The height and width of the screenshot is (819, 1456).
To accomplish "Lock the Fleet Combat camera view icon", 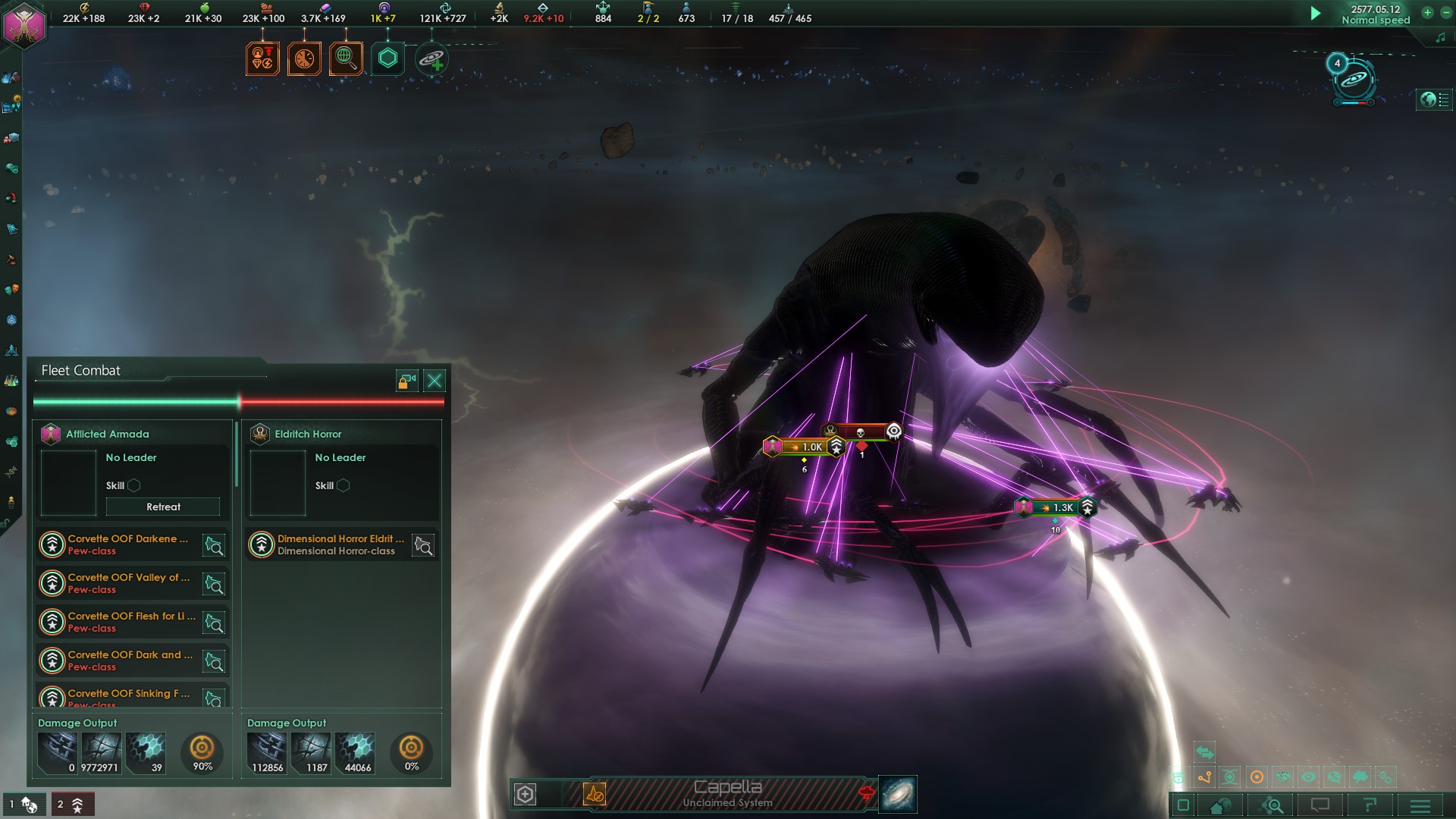I will coord(405,381).
